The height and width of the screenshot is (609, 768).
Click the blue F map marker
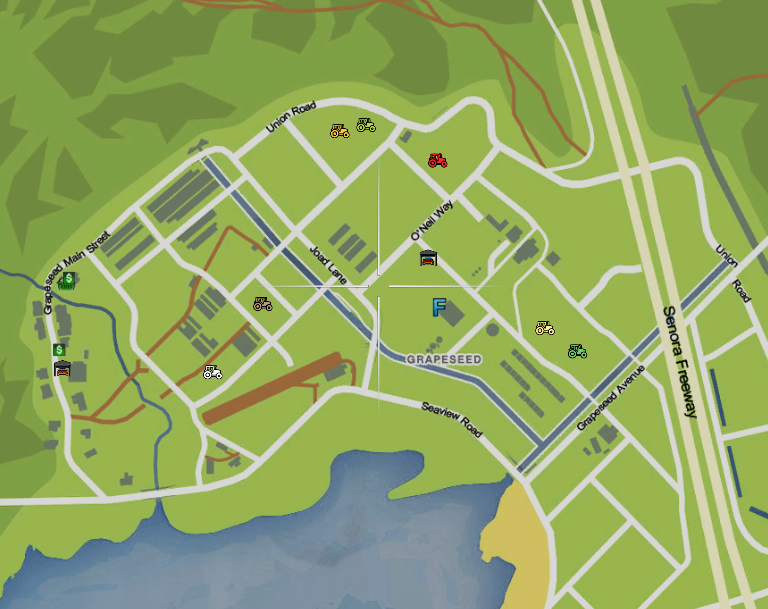pyautogui.click(x=438, y=308)
